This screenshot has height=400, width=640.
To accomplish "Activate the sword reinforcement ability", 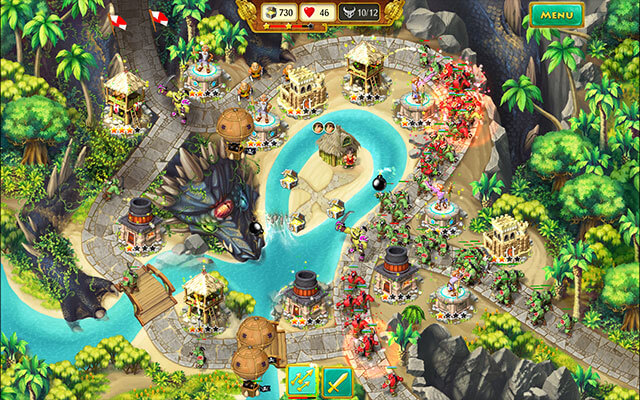I will (x=335, y=380).
